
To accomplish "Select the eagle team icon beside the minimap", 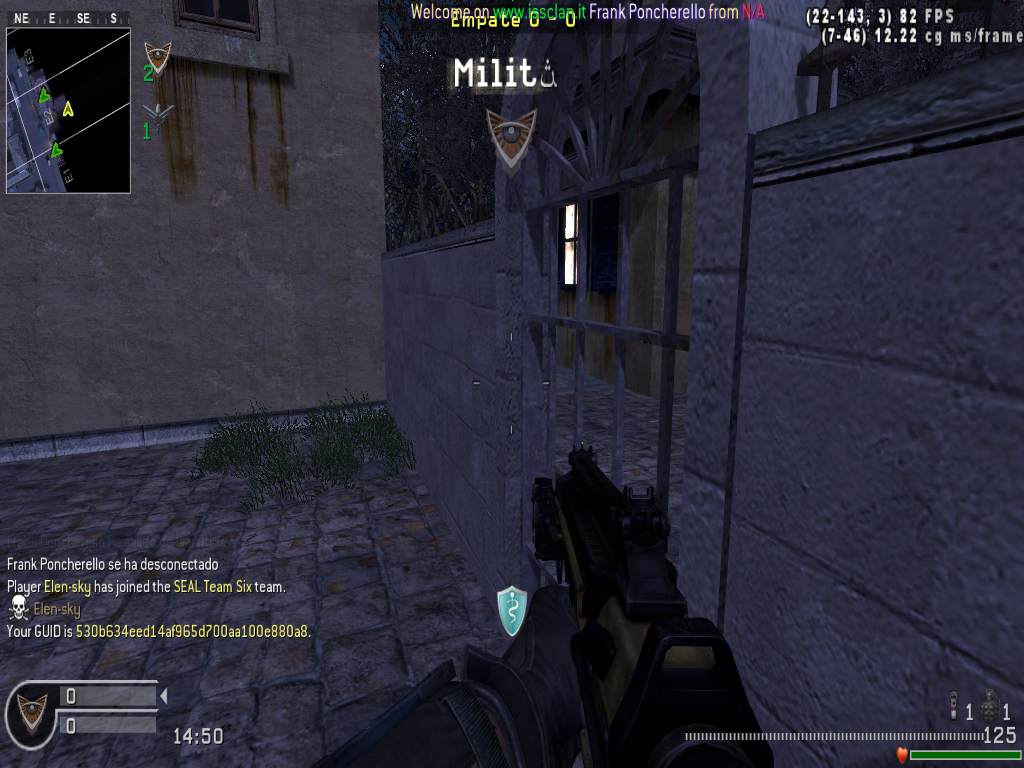I will [157, 57].
